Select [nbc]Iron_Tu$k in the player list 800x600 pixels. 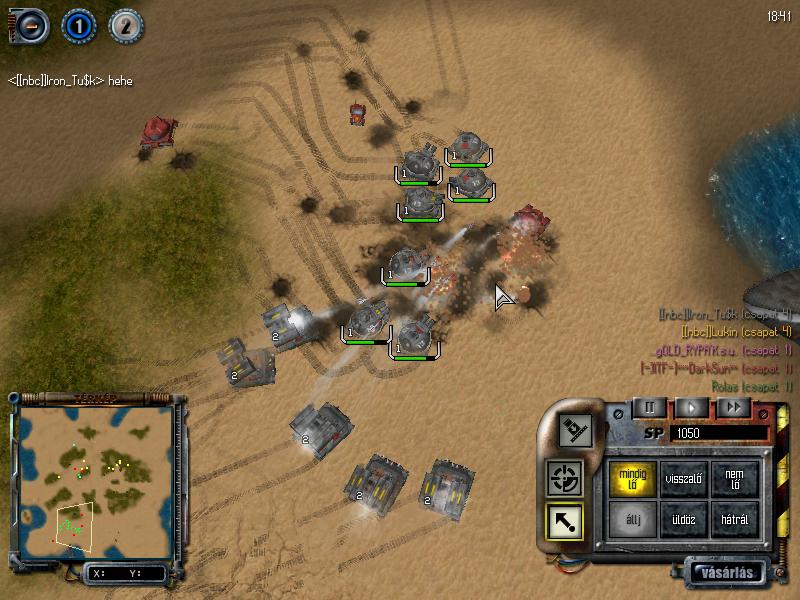click(724, 315)
